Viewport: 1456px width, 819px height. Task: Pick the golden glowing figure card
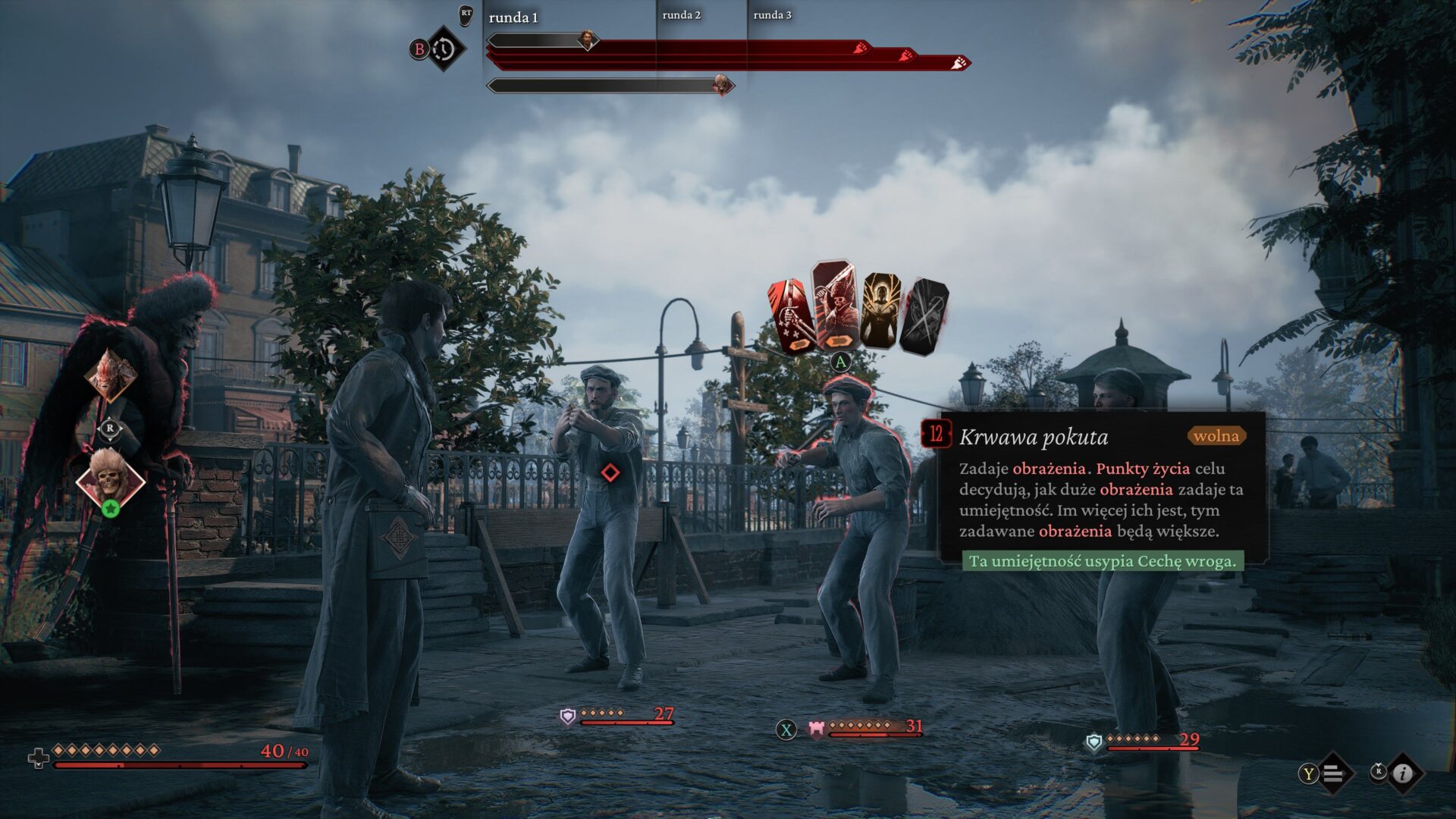[x=880, y=311]
